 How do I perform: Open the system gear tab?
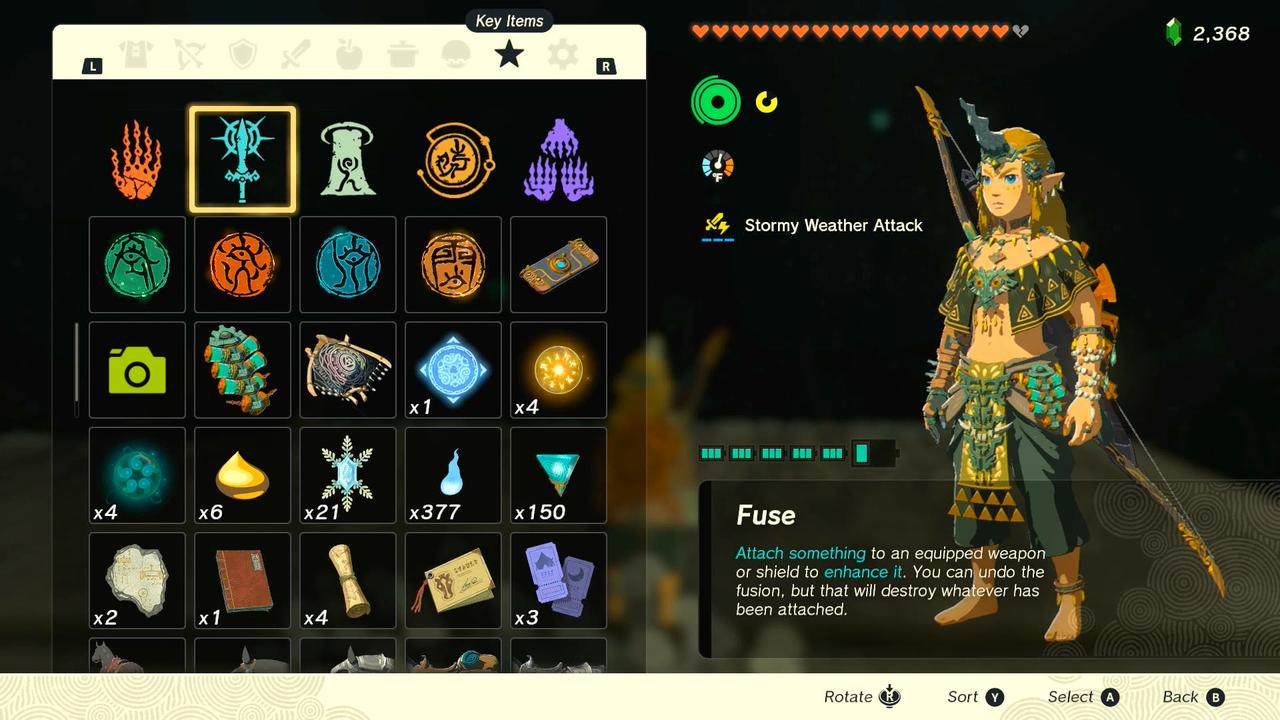pyautogui.click(x=562, y=54)
